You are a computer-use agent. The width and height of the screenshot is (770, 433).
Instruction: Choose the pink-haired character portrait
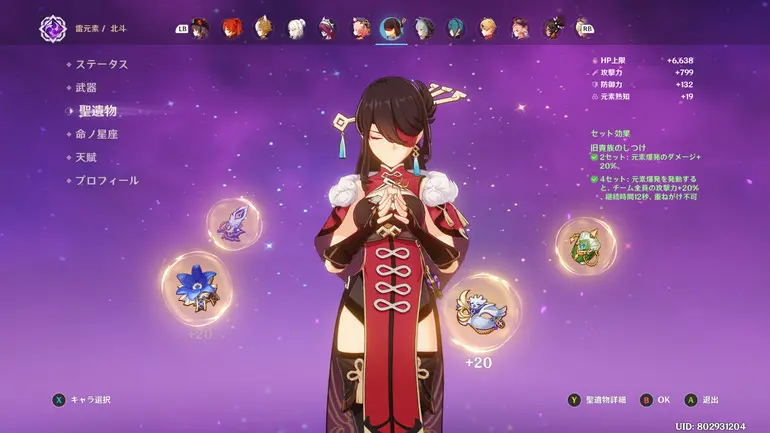click(x=360, y=27)
